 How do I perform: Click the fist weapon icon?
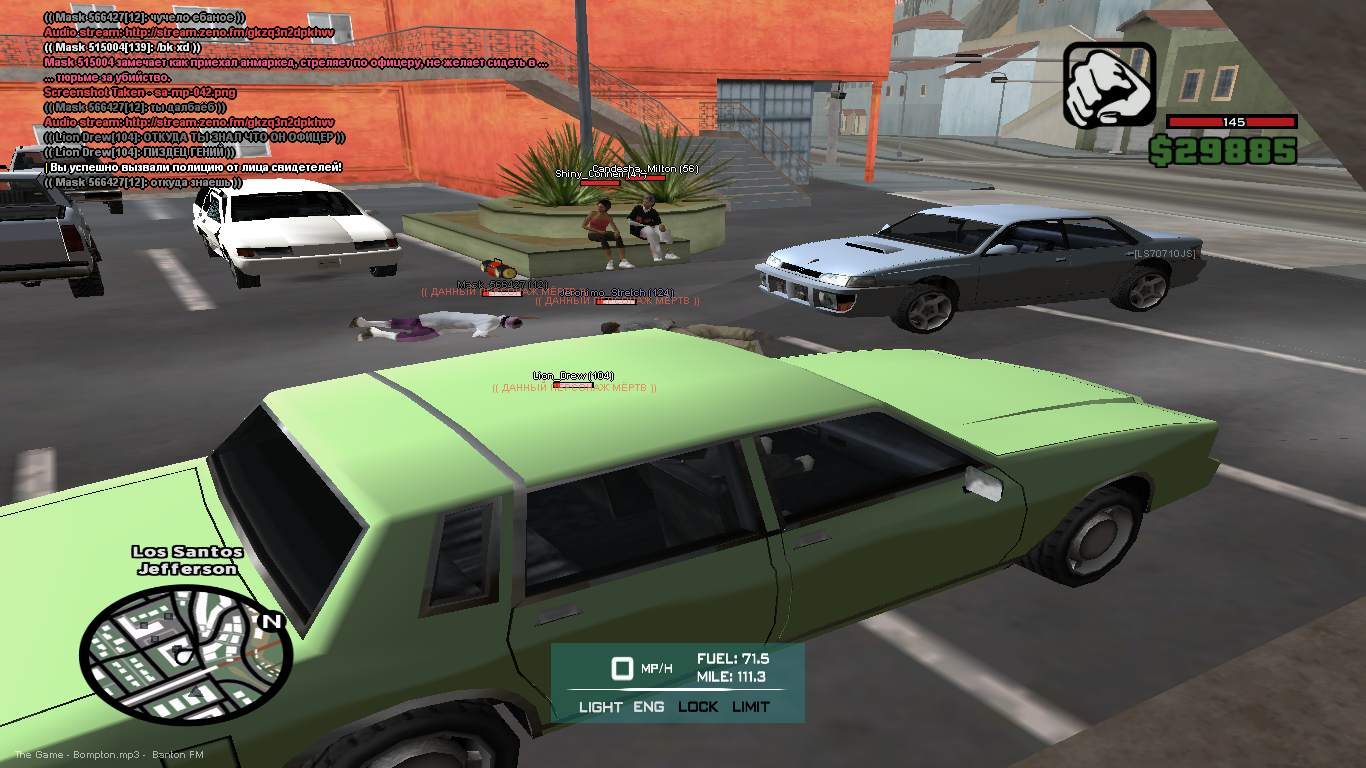click(1109, 84)
